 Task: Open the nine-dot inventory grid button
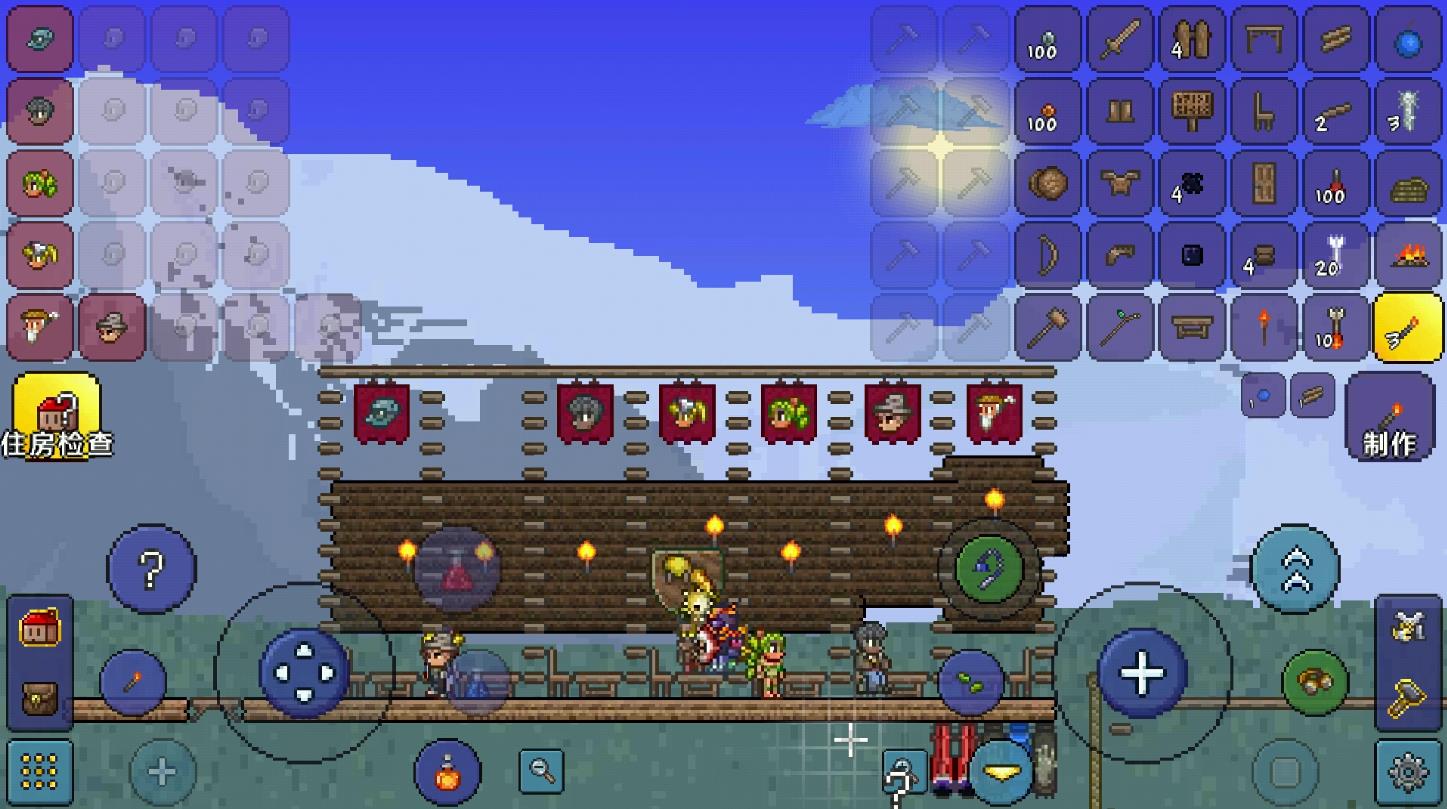40,772
